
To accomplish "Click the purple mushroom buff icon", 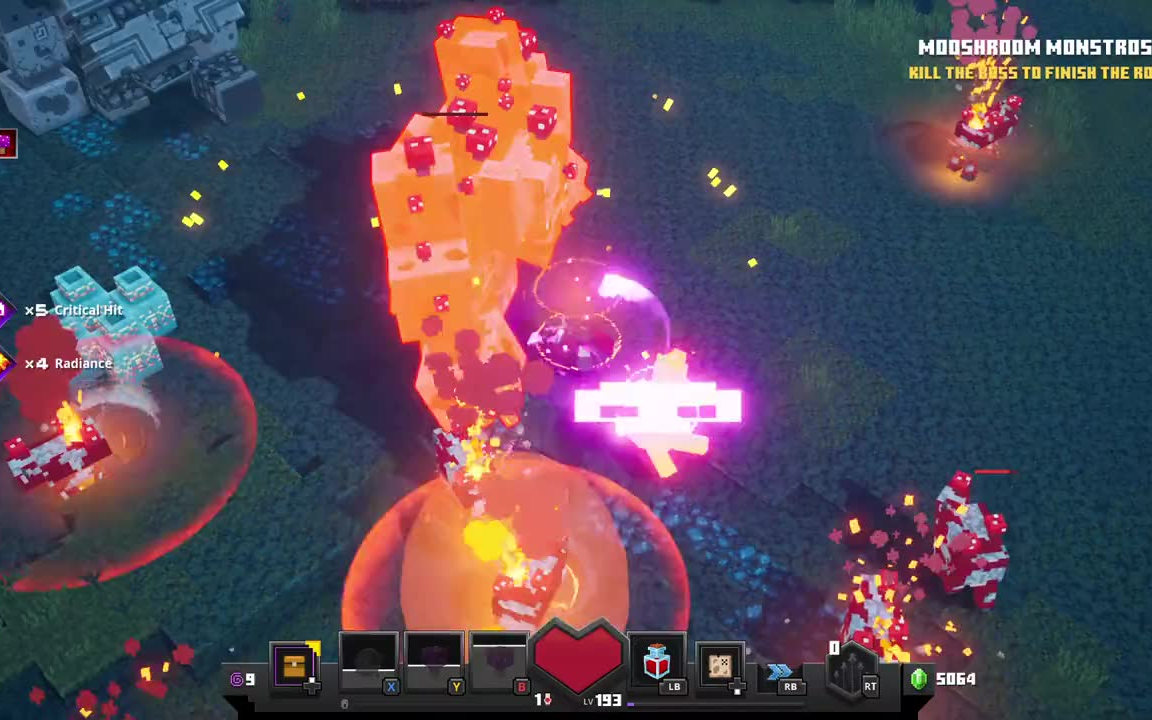I will (x=7, y=144).
